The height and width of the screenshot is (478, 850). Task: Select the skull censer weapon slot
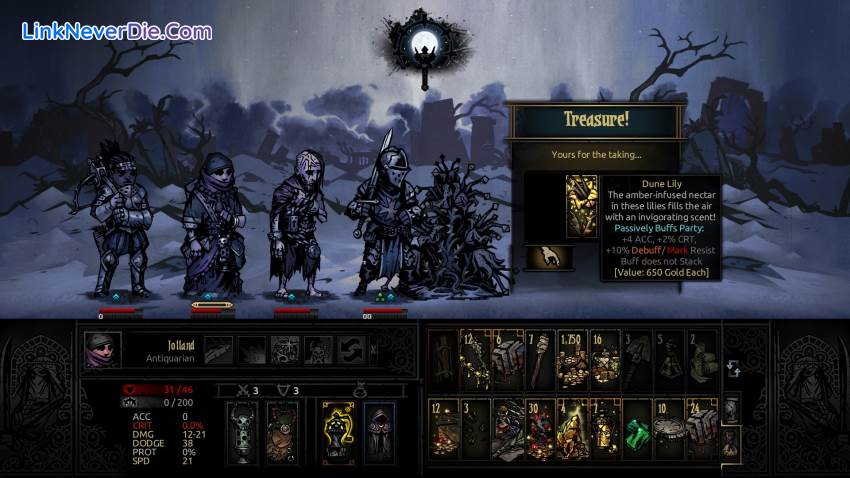tap(241, 431)
